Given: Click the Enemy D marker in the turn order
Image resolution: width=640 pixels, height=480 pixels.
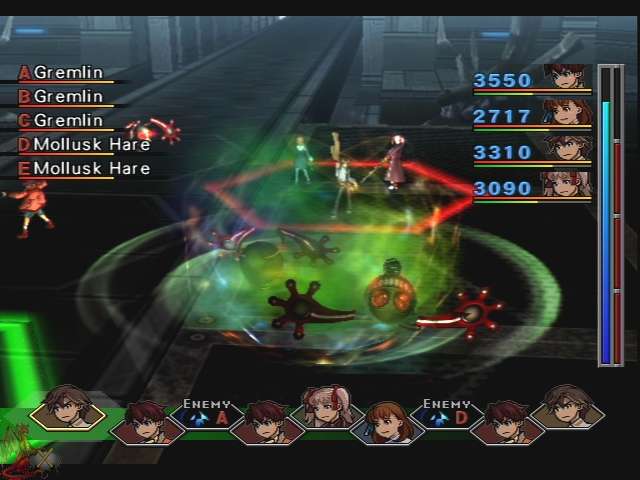Looking at the screenshot, I should [446, 414].
